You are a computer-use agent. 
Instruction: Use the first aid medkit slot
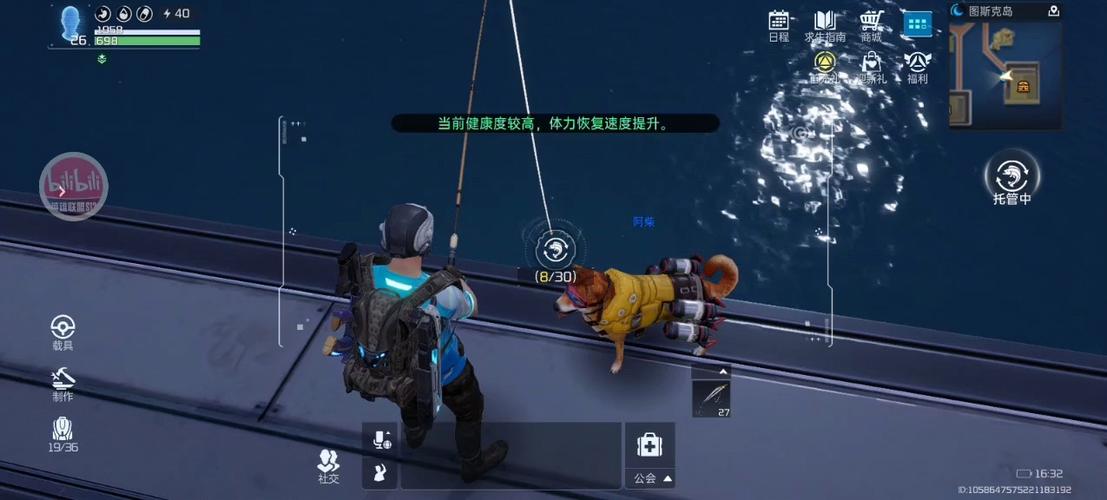pyautogui.click(x=649, y=445)
